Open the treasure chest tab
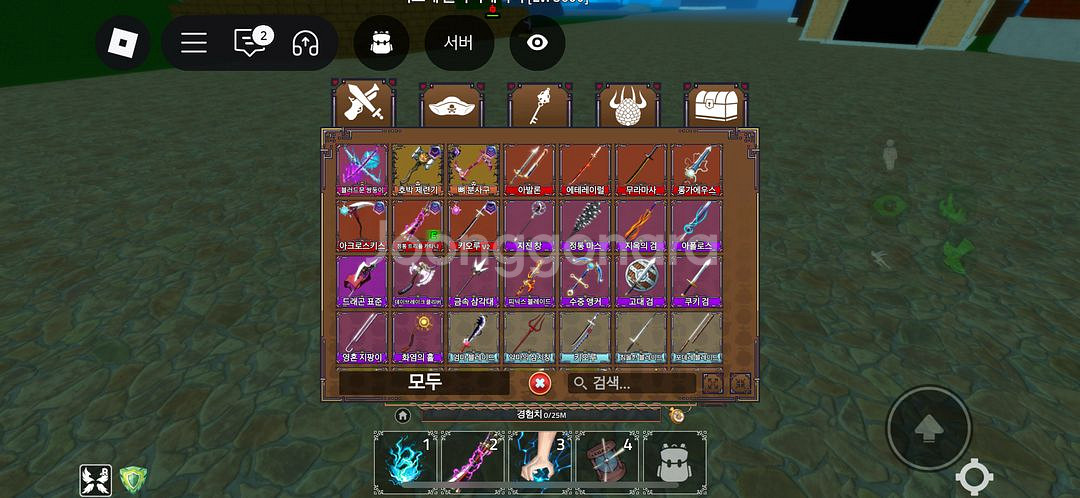1080x498 pixels. (x=717, y=105)
